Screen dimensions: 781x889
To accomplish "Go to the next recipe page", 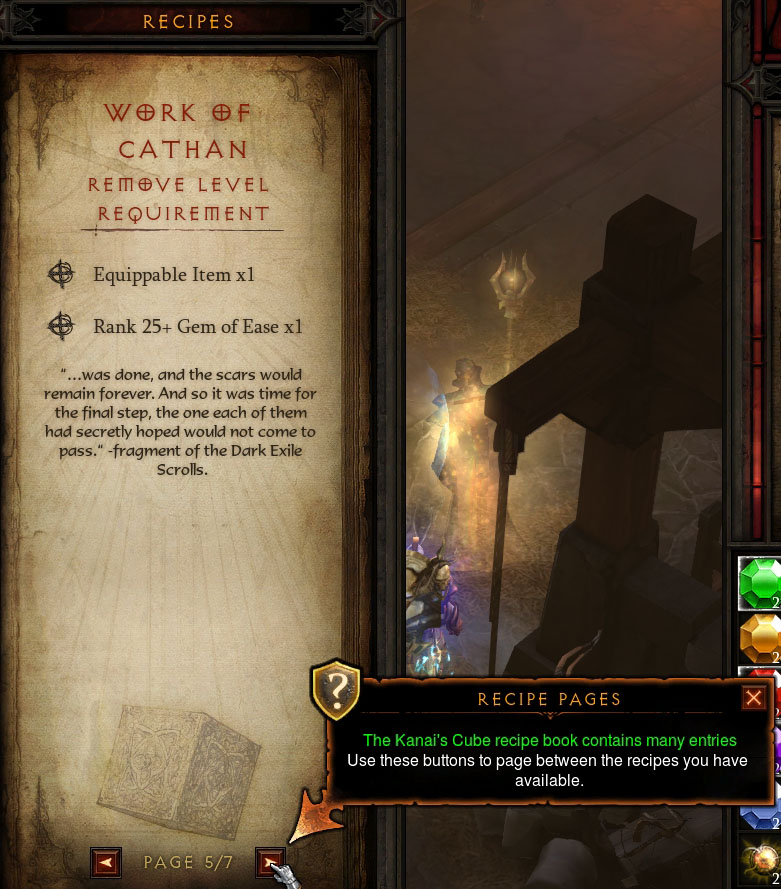I will point(270,862).
